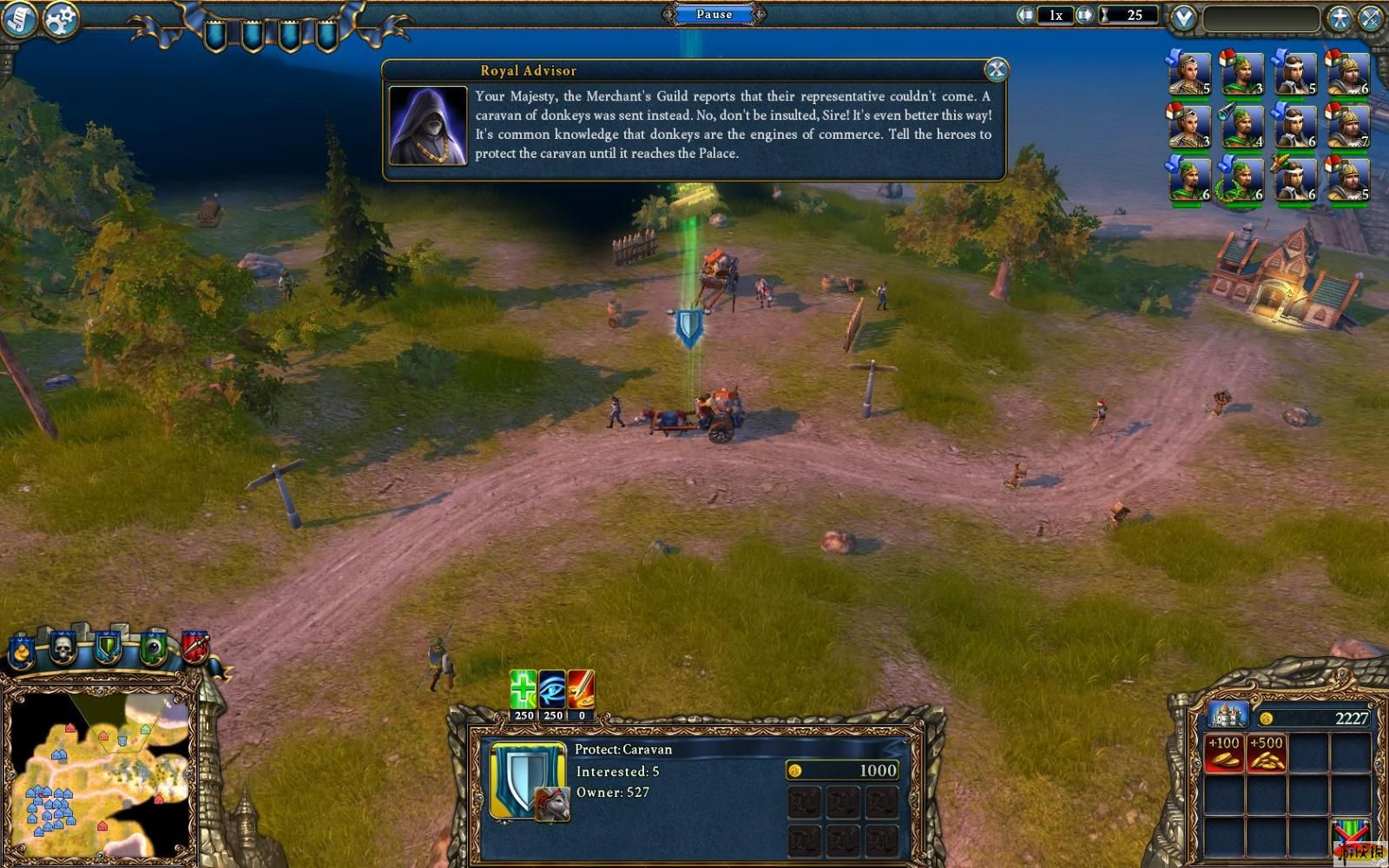Image resolution: width=1389 pixels, height=868 pixels.
Task: Decrease game speed with left arrow
Action: pyautogui.click(x=1027, y=15)
